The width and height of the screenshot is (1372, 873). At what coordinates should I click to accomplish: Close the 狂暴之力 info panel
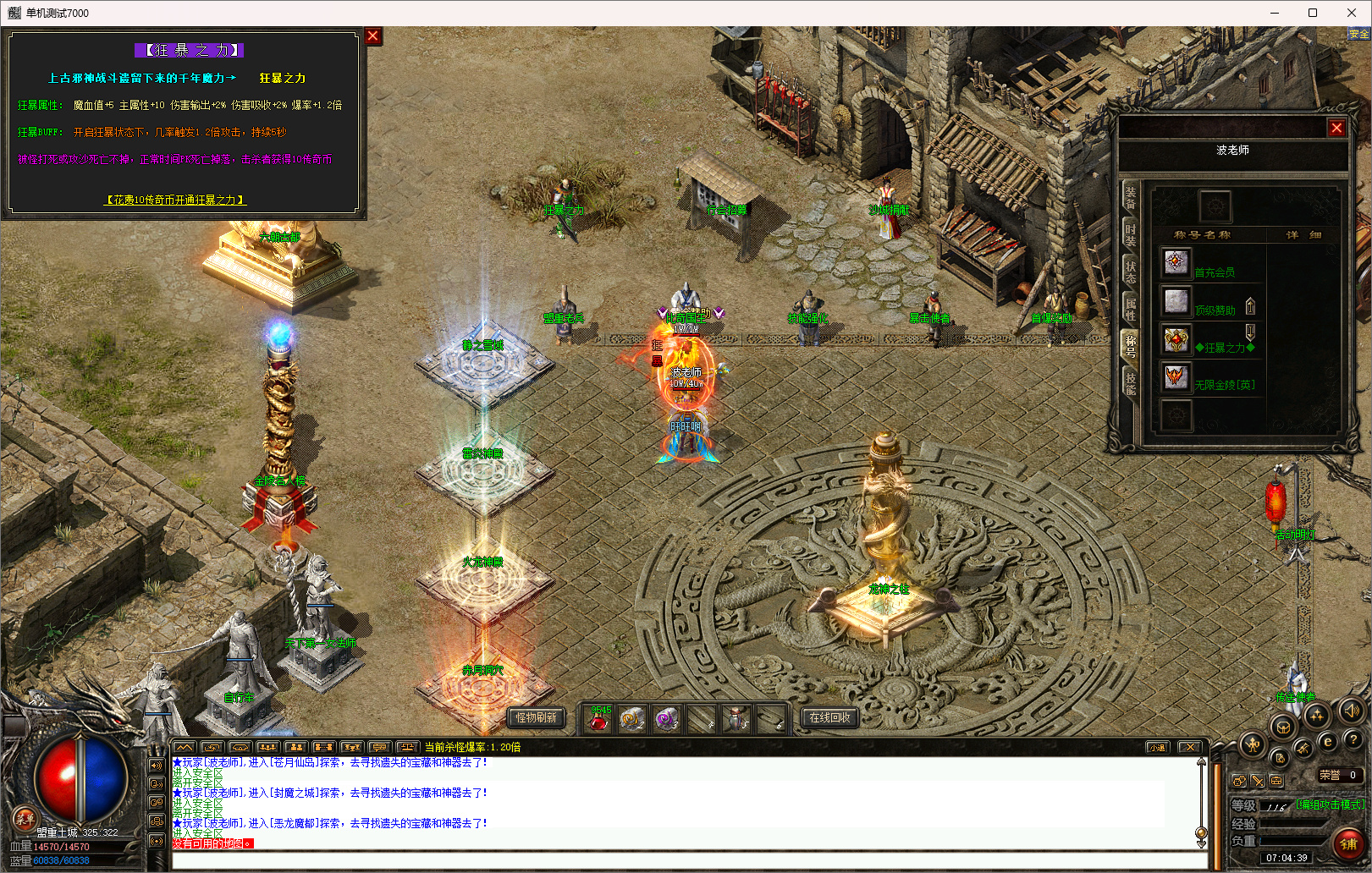coord(372,36)
